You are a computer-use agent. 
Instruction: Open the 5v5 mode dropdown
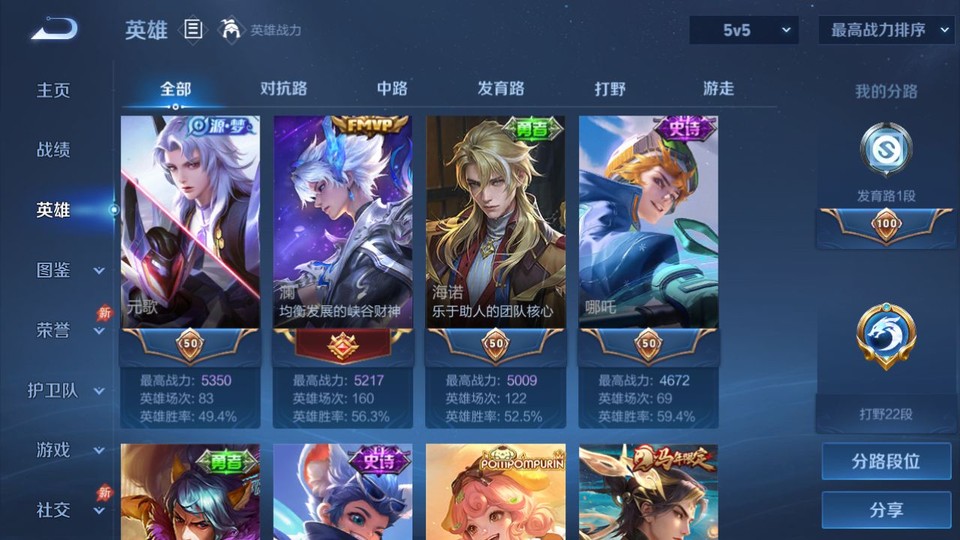click(743, 30)
